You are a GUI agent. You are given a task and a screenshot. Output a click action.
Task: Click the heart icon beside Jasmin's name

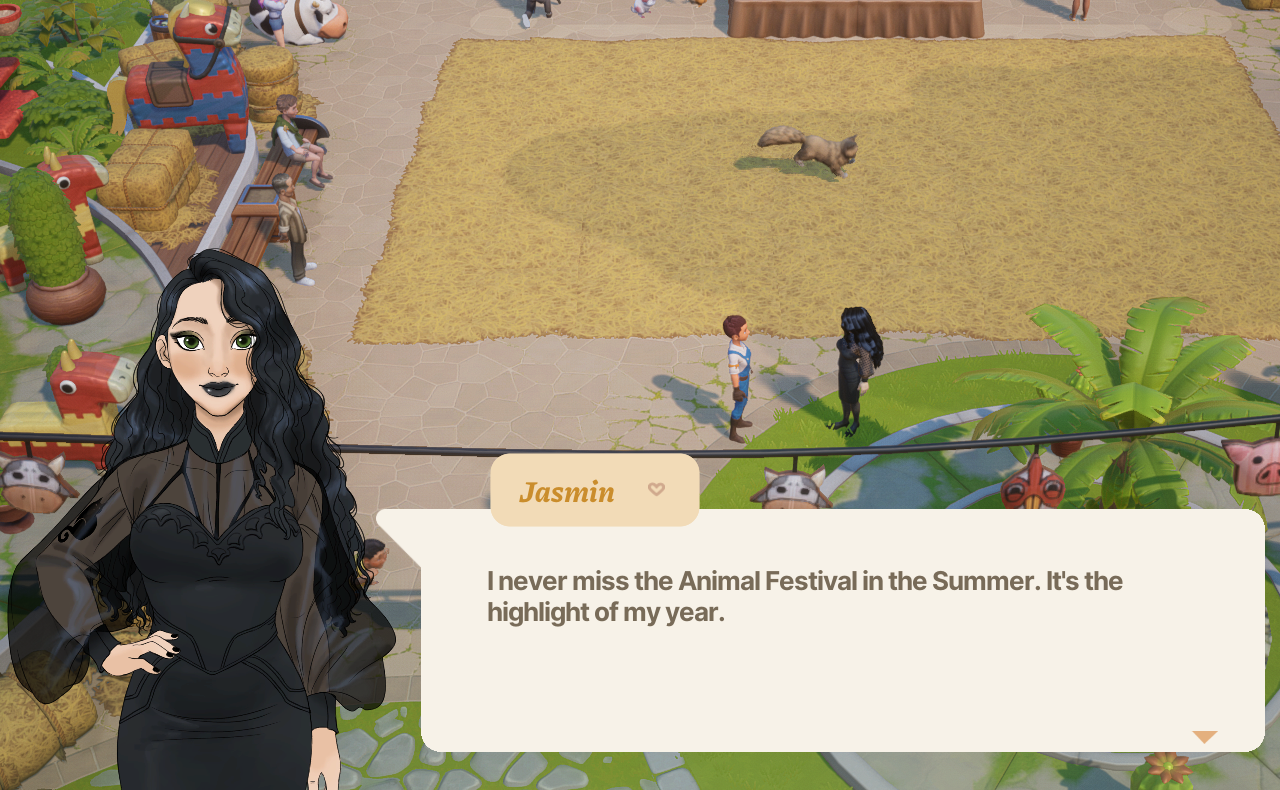pyautogui.click(x=656, y=489)
